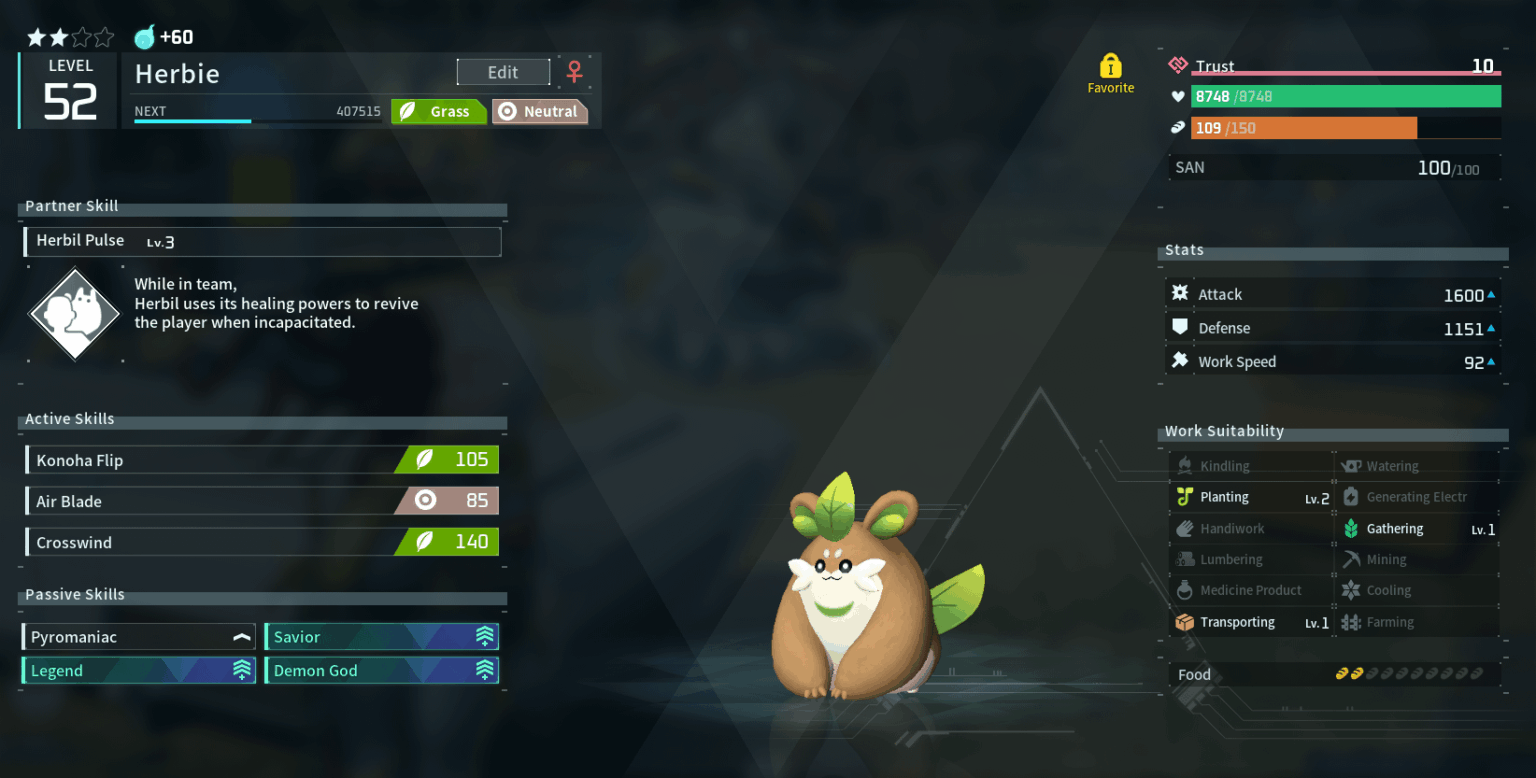The height and width of the screenshot is (778, 1536).
Task: Select the Konoha Flip active skill
Action: pos(262,460)
